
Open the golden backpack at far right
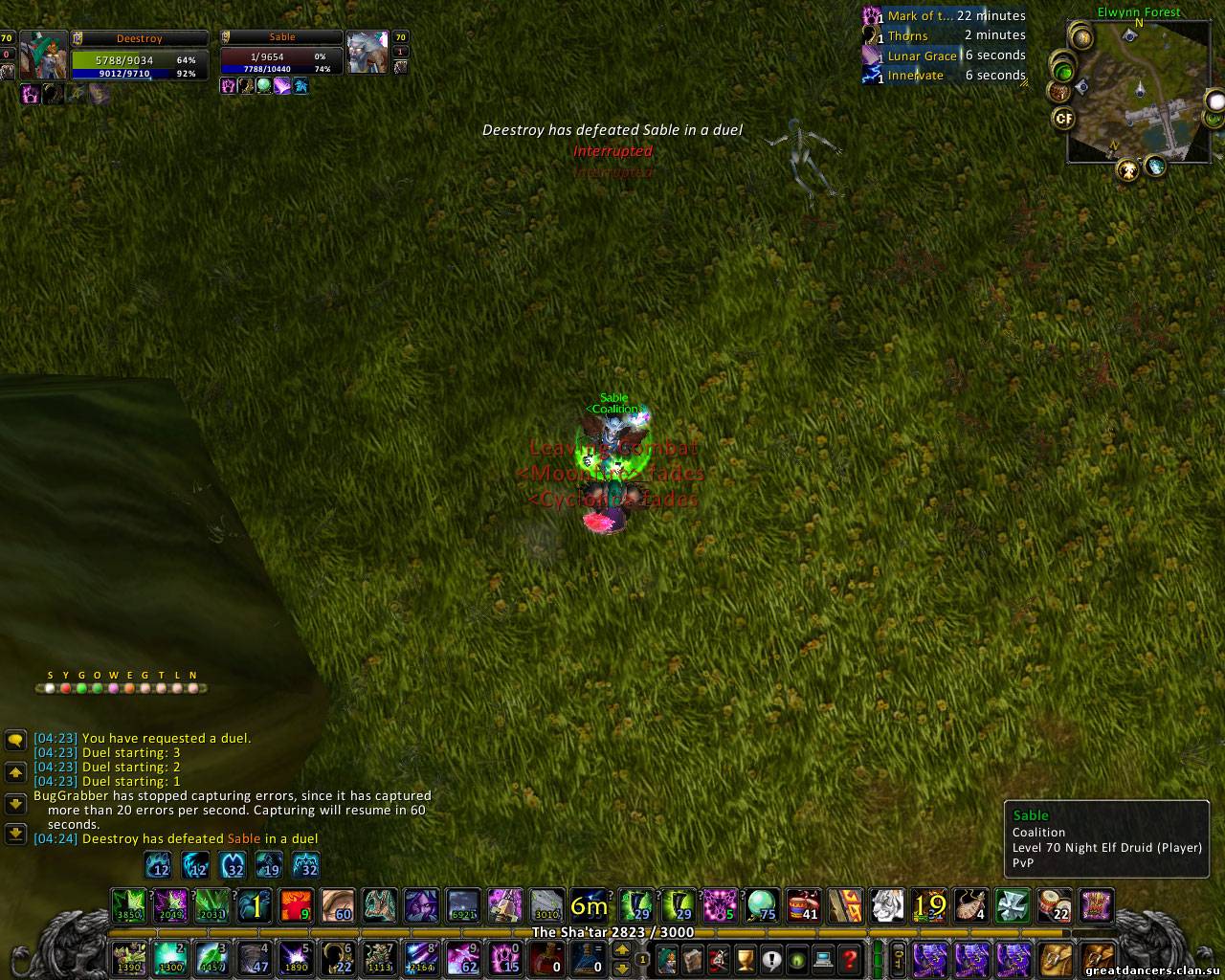[x=1098, y=957]
